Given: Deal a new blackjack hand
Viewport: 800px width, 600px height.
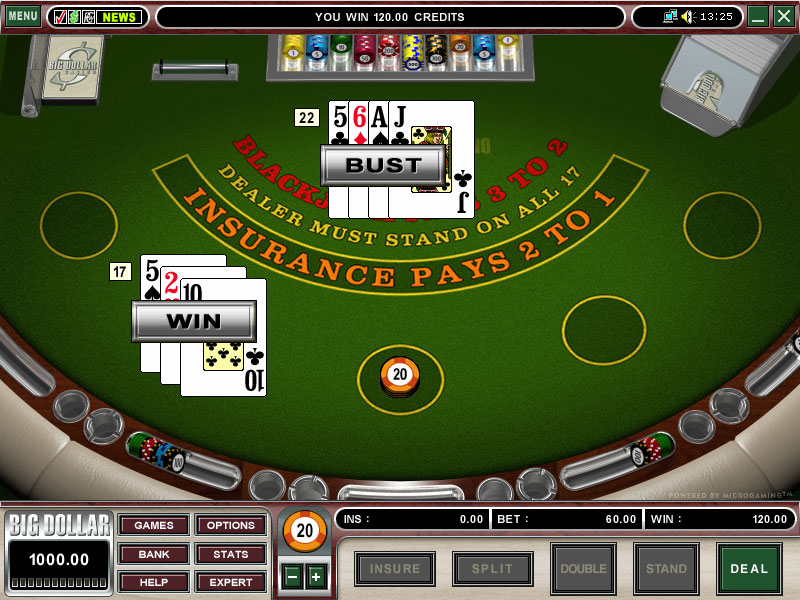Looking at the screenshot, I should point(749,569).
